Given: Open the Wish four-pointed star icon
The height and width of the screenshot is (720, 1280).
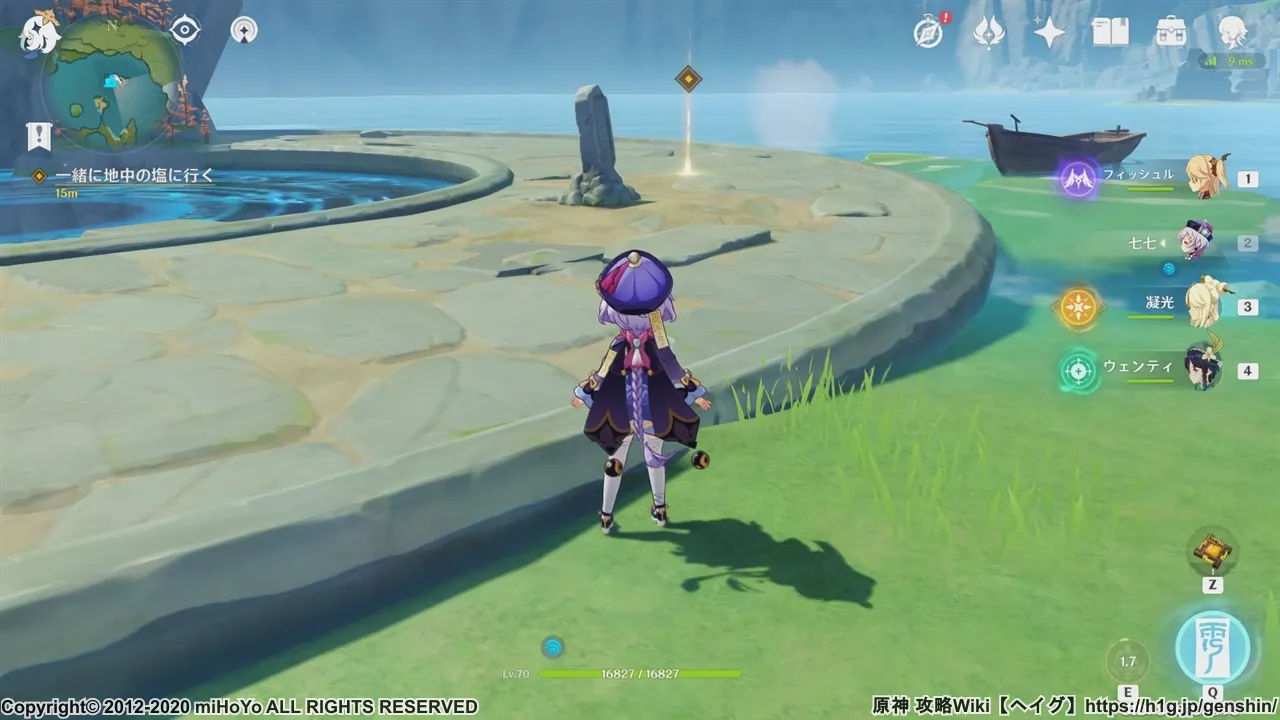Looking at the screenshot, I should [1049, 33].
